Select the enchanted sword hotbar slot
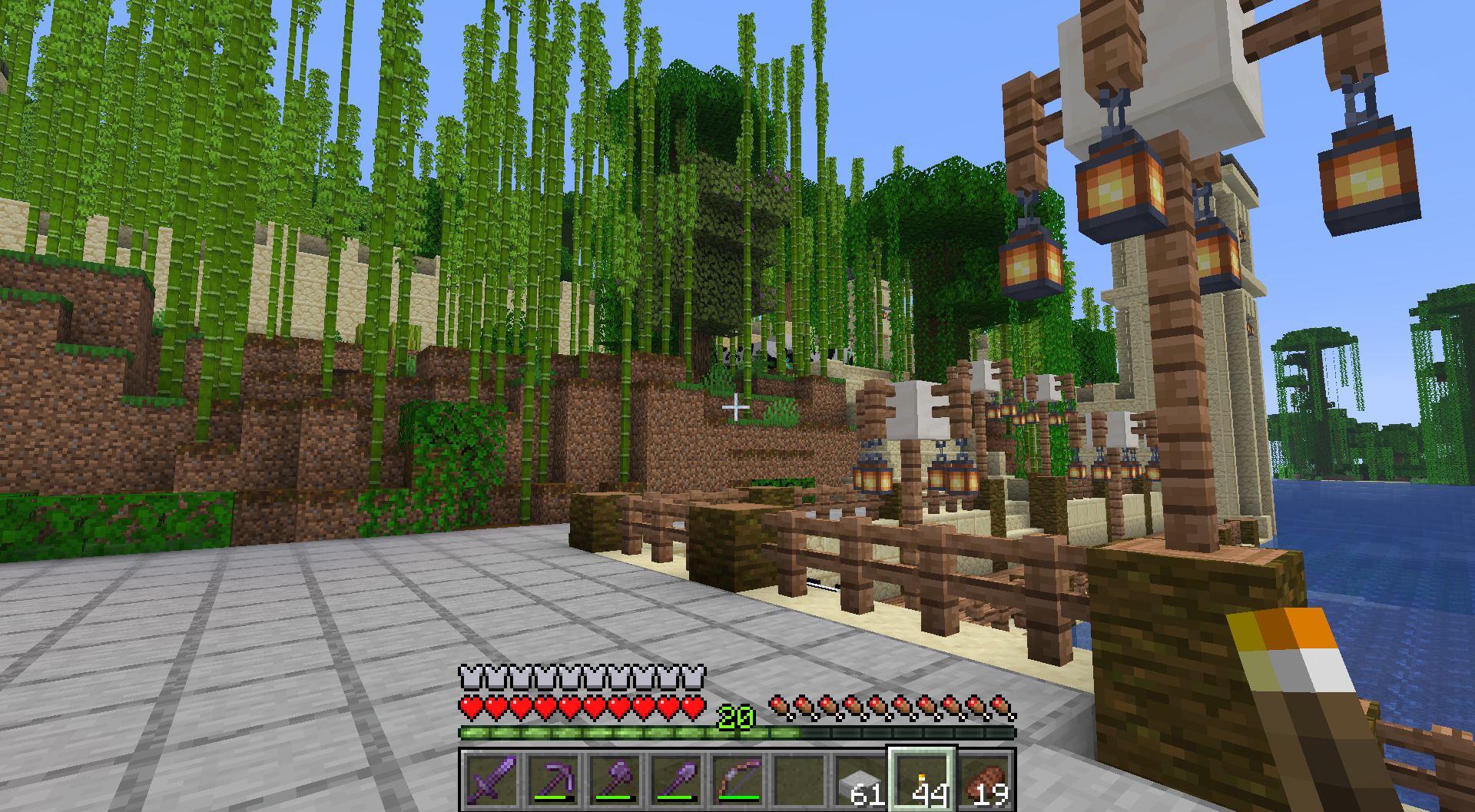Screen dimensions: 1475x812 [492, 779]
